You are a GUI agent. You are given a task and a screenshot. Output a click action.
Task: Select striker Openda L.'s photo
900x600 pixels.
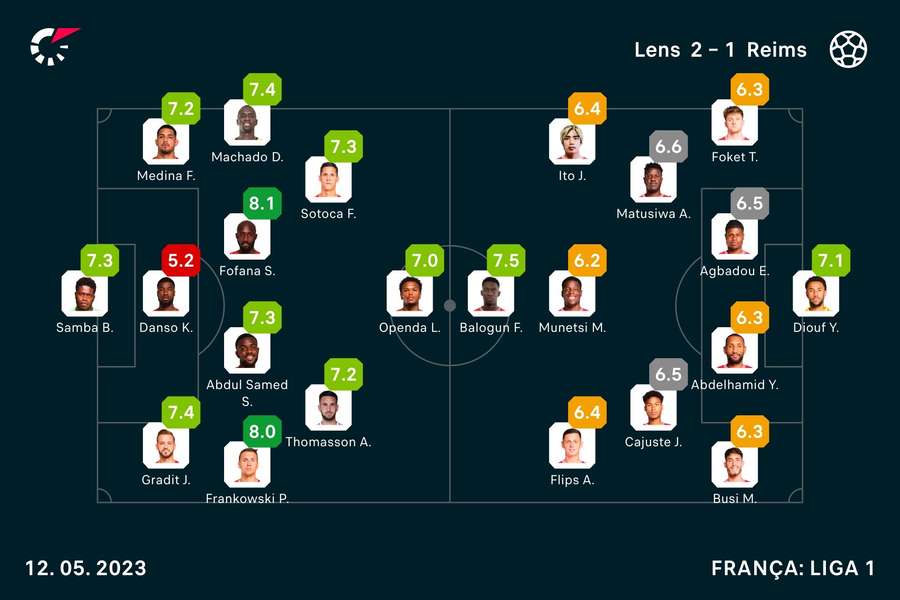(x=409, y=293)
